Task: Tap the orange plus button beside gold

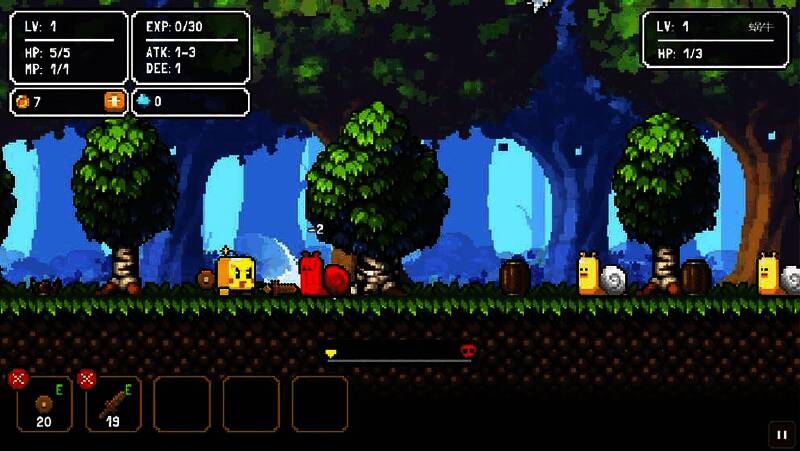Action: click(x=113, y=101)
